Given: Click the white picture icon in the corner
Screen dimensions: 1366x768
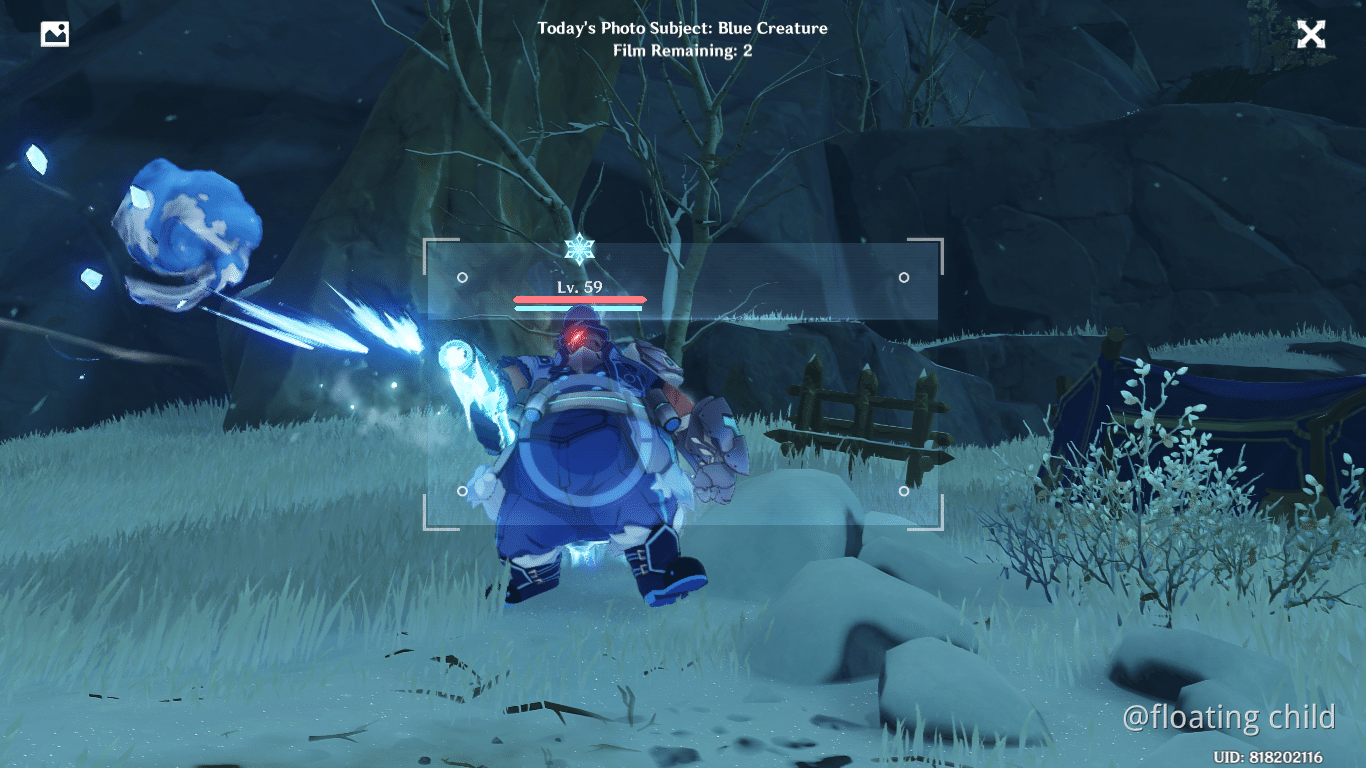Looking at the screenshot, I should tap(55, 33).
